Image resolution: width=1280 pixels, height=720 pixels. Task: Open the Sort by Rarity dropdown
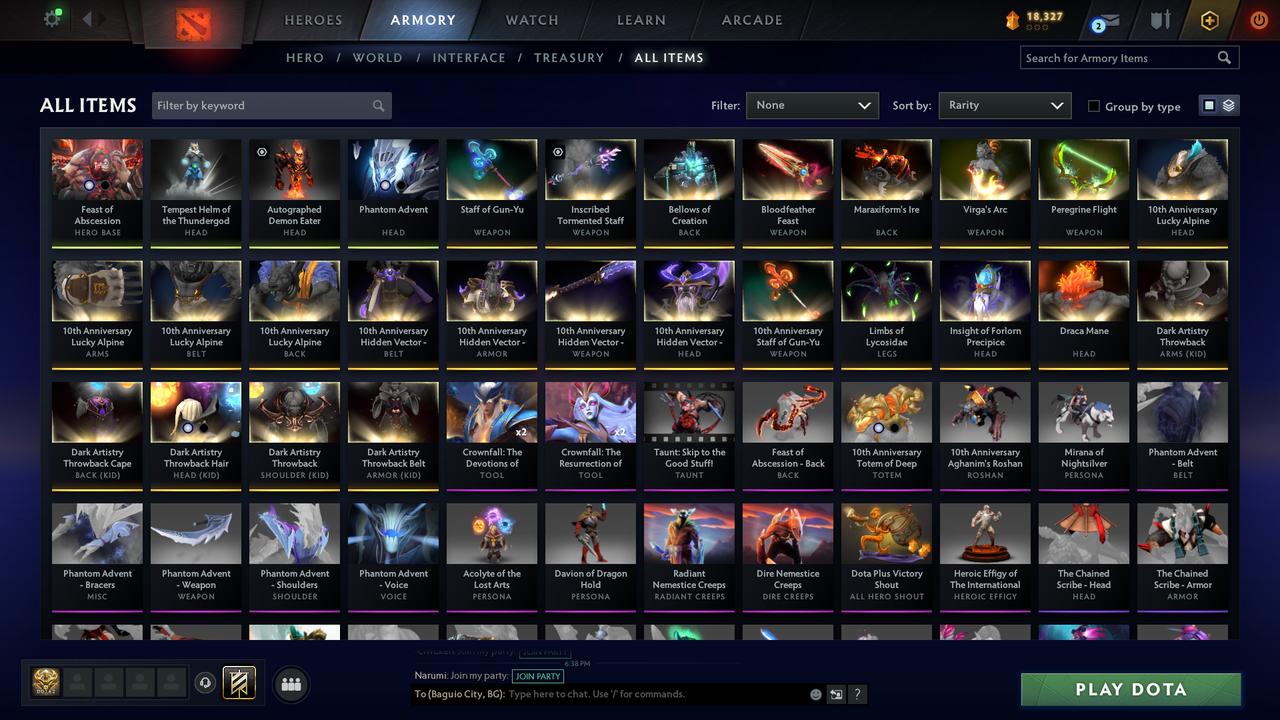click(x=1004, y=104)
